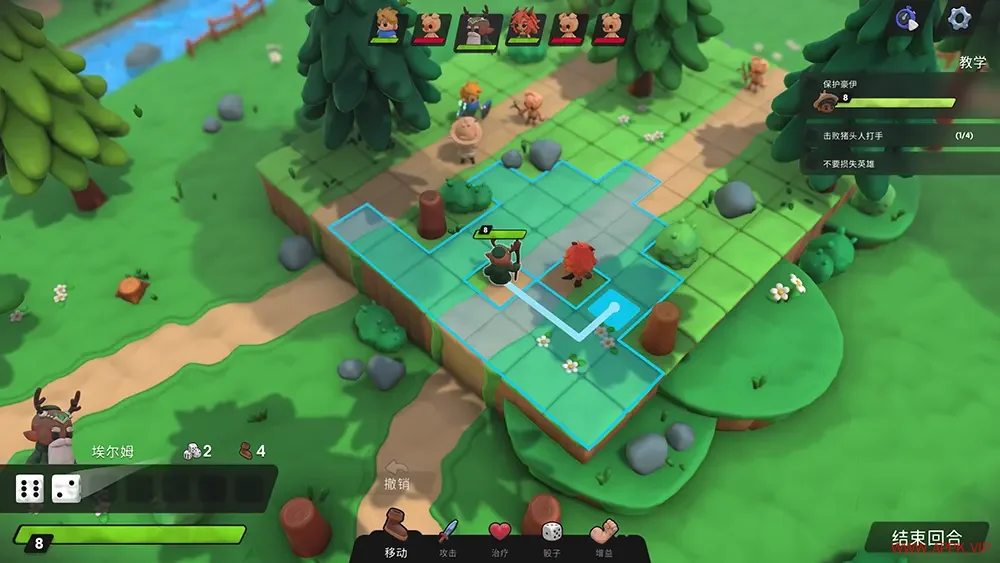Open the settings gear
This screenshot has width=1000, height=563.
(959, 18)
